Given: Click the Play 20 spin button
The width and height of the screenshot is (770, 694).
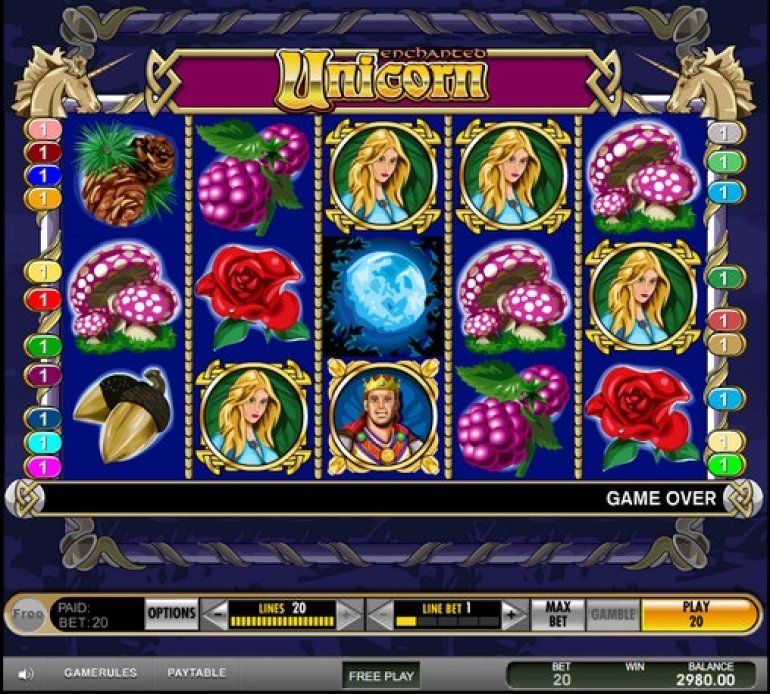Looking at the screenshot, I should 696,614.
